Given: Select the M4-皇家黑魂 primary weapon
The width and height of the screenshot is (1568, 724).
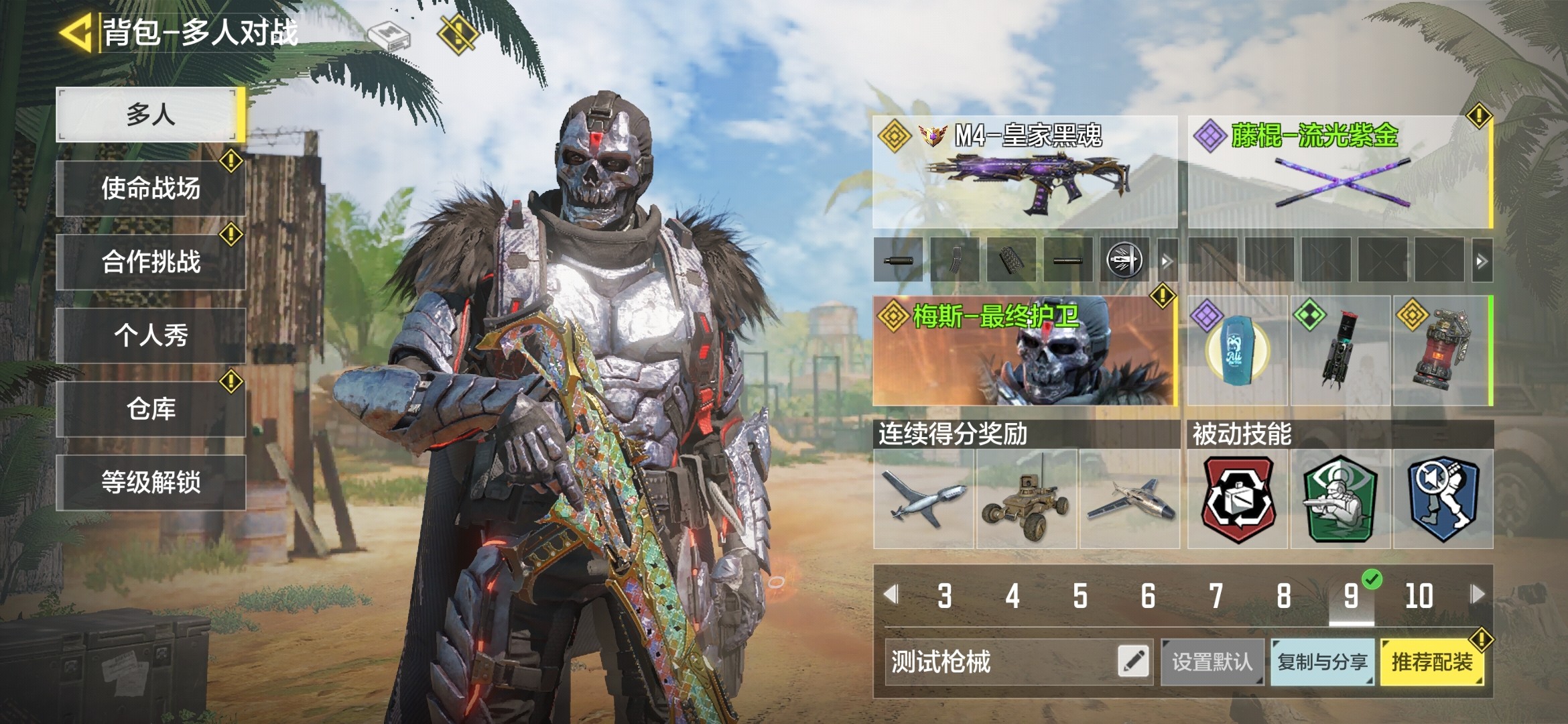Looking at the screenshot, I should 1025,172.
